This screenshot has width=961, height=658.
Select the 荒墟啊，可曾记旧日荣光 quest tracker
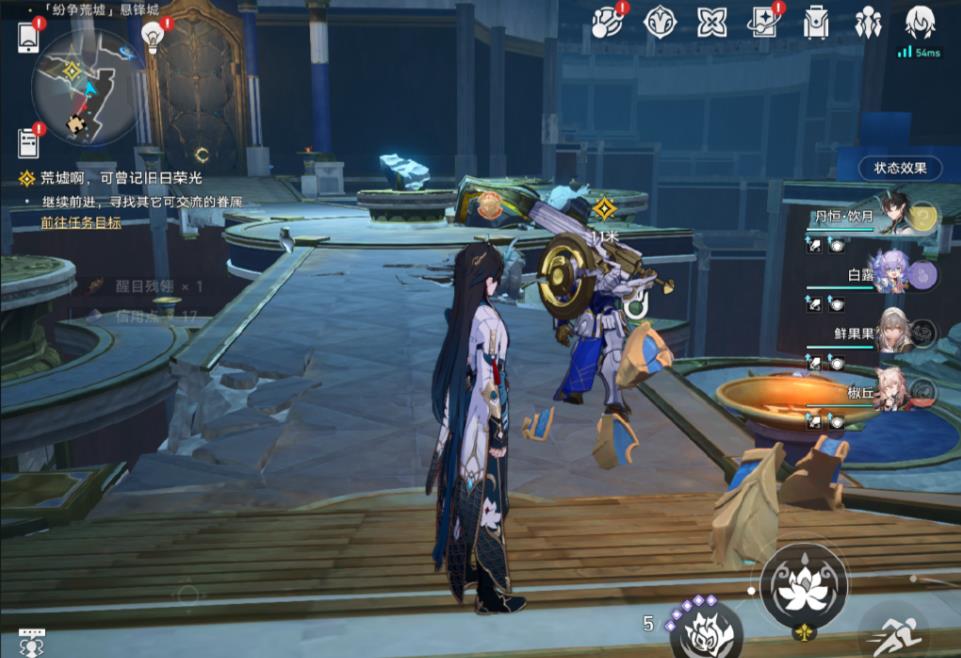click(x=121, y=179)
